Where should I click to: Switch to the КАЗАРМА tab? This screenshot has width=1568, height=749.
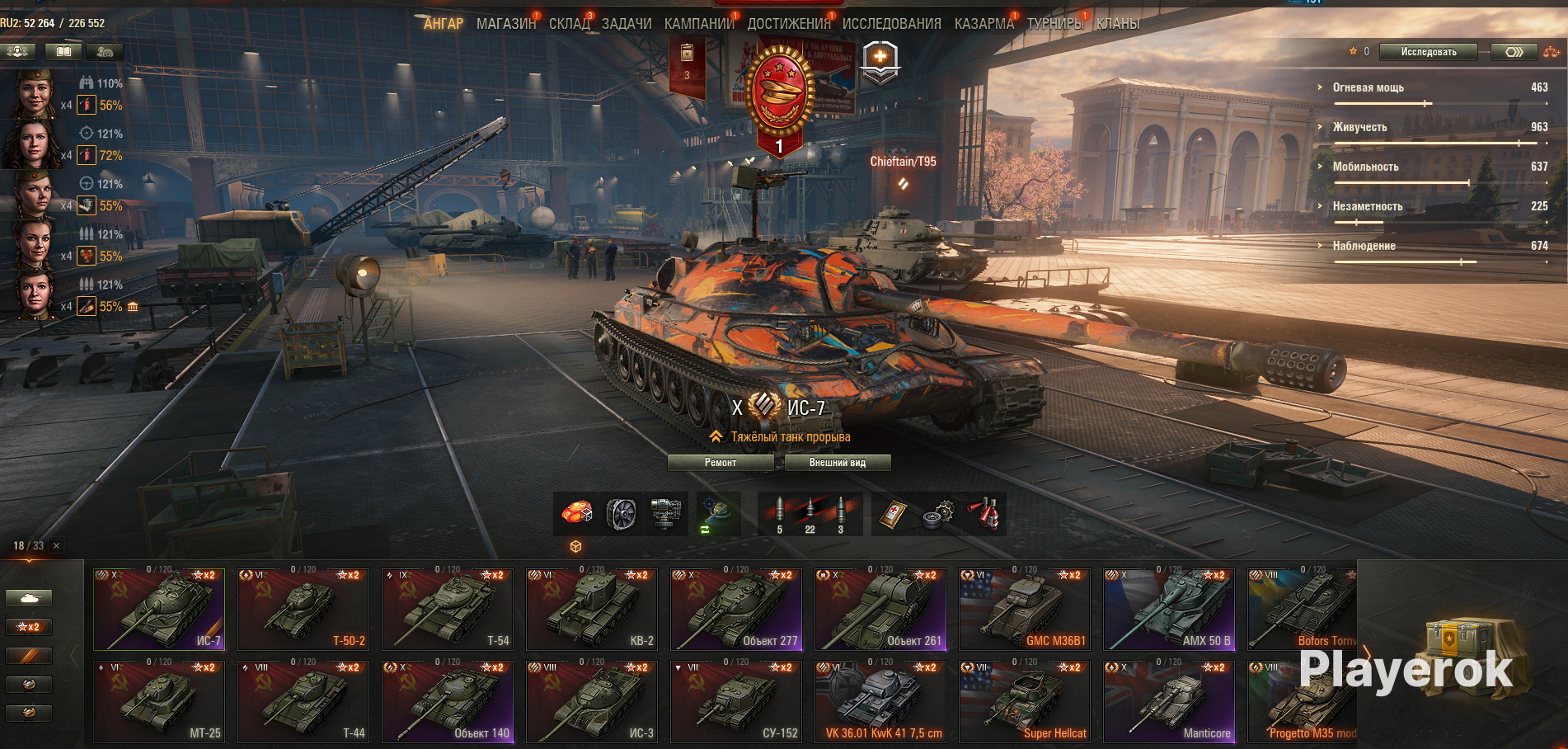(984, 24)
